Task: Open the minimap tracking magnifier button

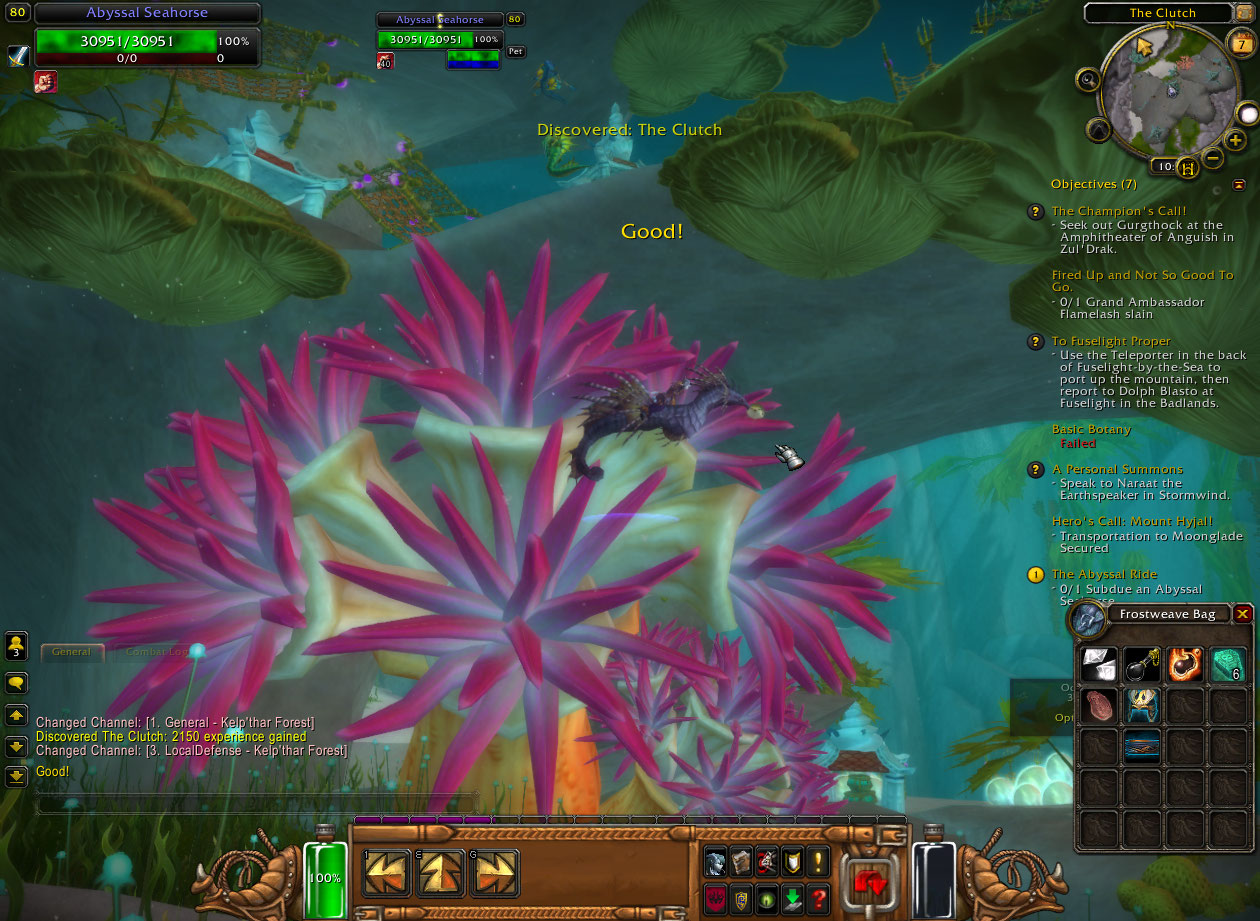Action: pyautogui.click(x=1087, y=79)
